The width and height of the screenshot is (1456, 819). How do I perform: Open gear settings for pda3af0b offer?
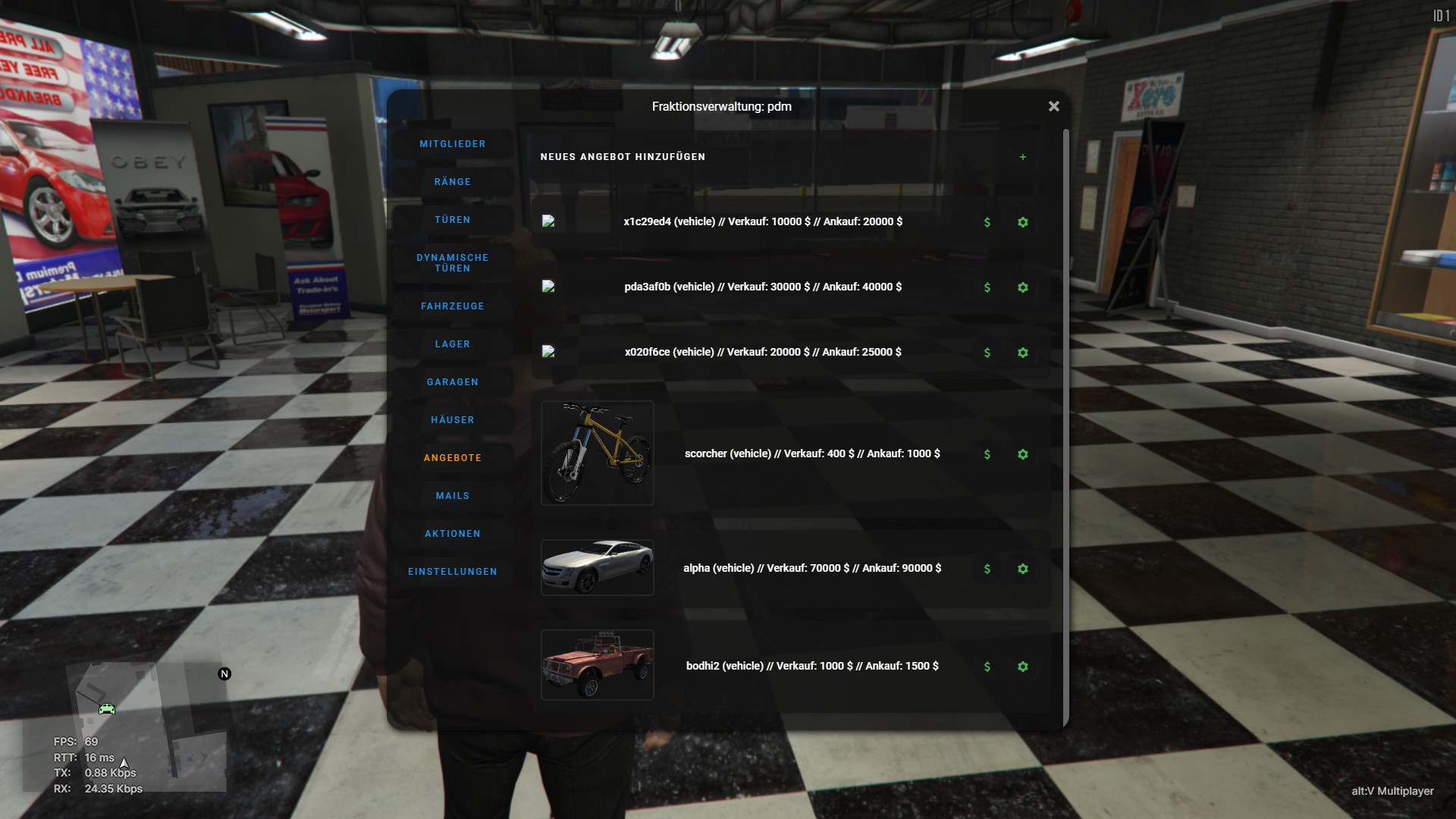[1023, 287]
